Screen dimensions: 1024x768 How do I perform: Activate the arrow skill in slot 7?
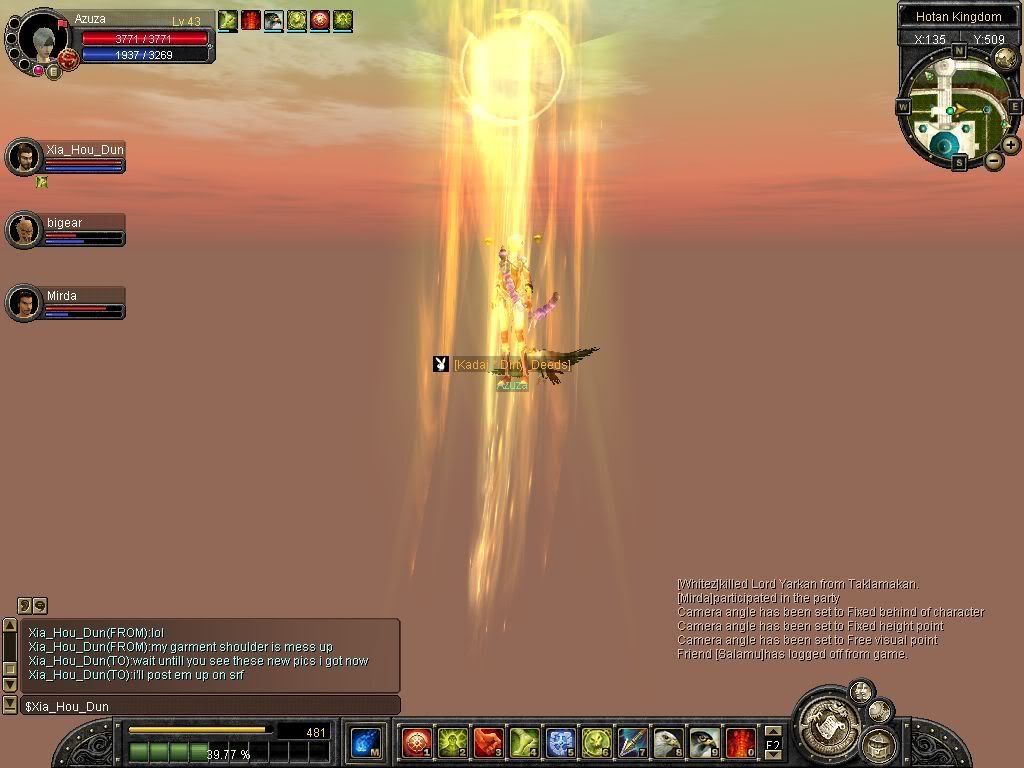[632, 742]
